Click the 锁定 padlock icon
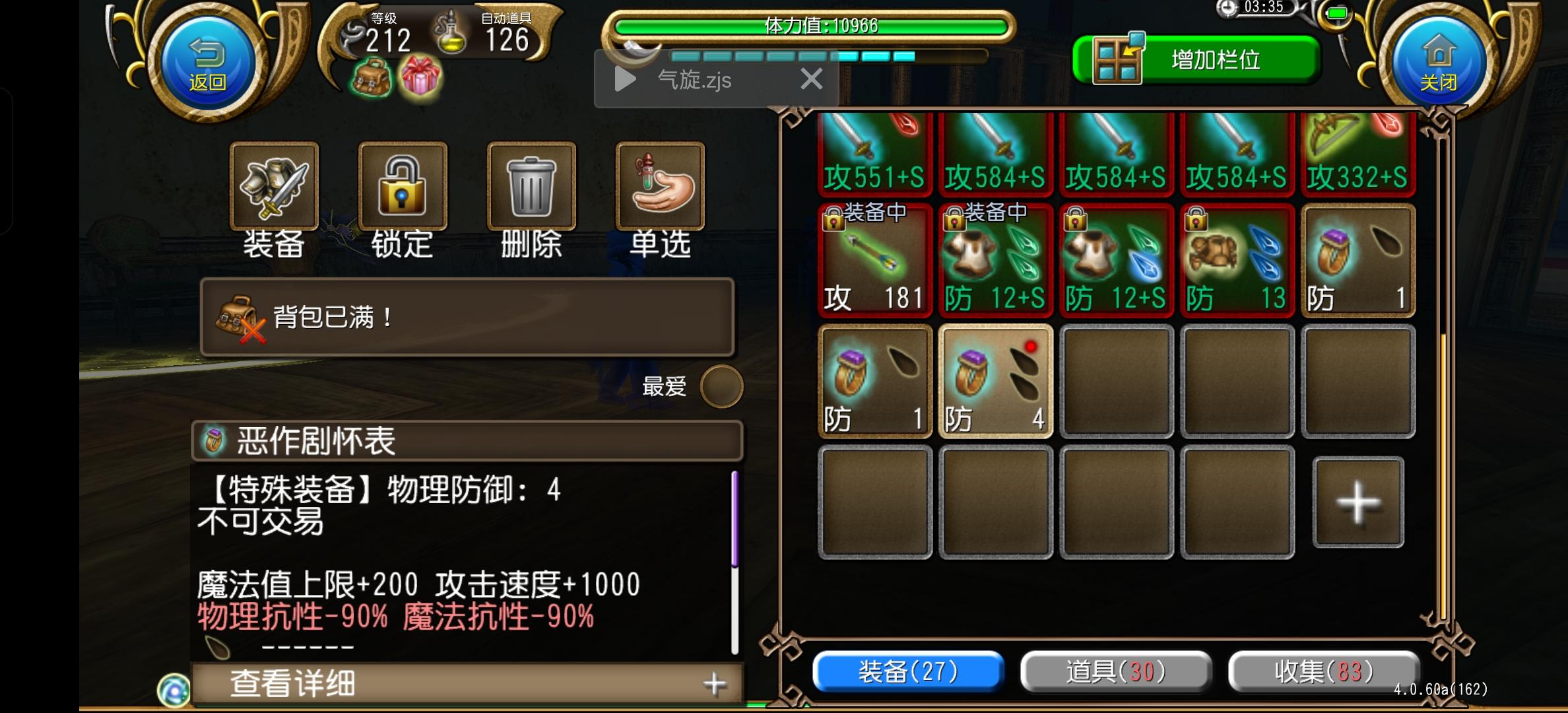The height and width of the screenshot is (713, 1568). (402, 187)
